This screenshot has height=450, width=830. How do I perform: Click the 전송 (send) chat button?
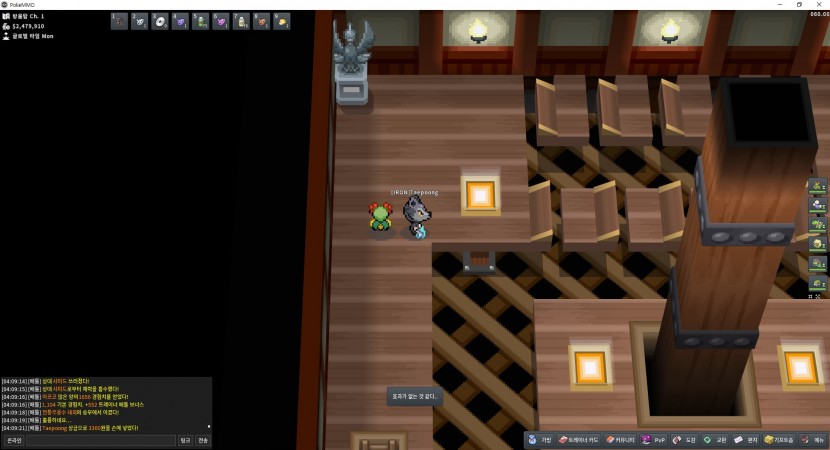click(x=203, y=440)
